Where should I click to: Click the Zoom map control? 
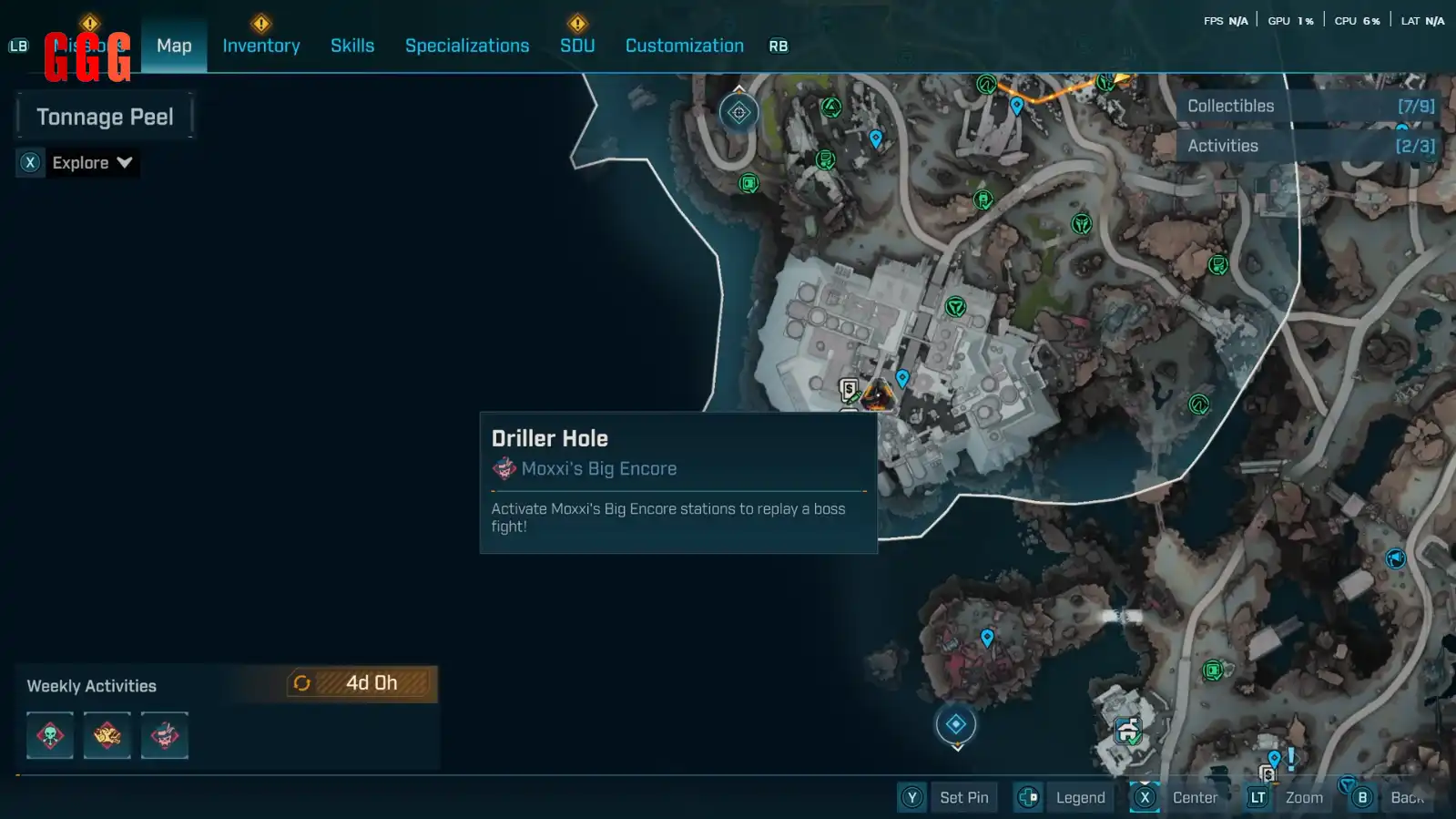coord(1287,798)
